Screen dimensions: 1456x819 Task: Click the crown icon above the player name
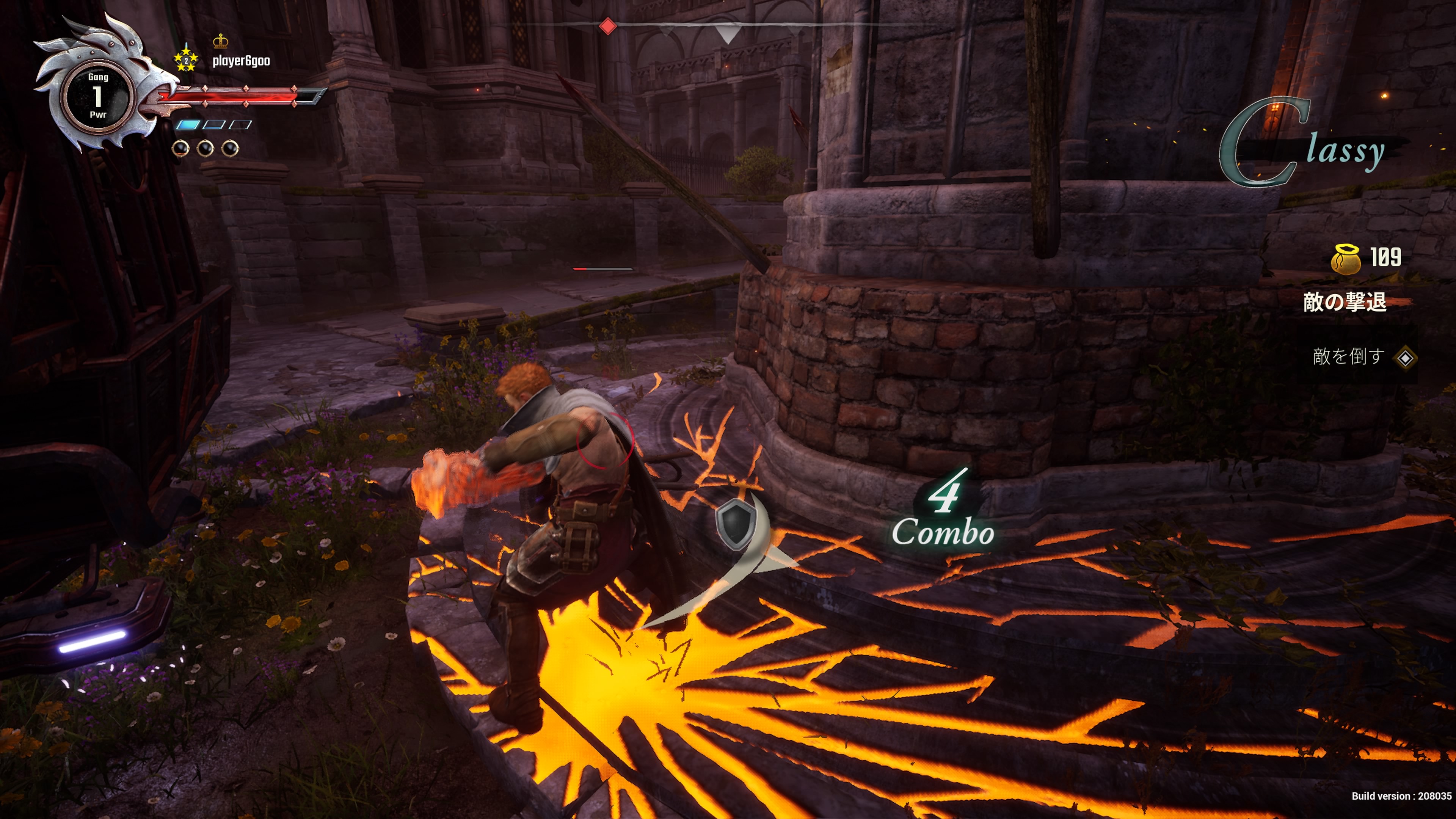click(x=220, y=41)
